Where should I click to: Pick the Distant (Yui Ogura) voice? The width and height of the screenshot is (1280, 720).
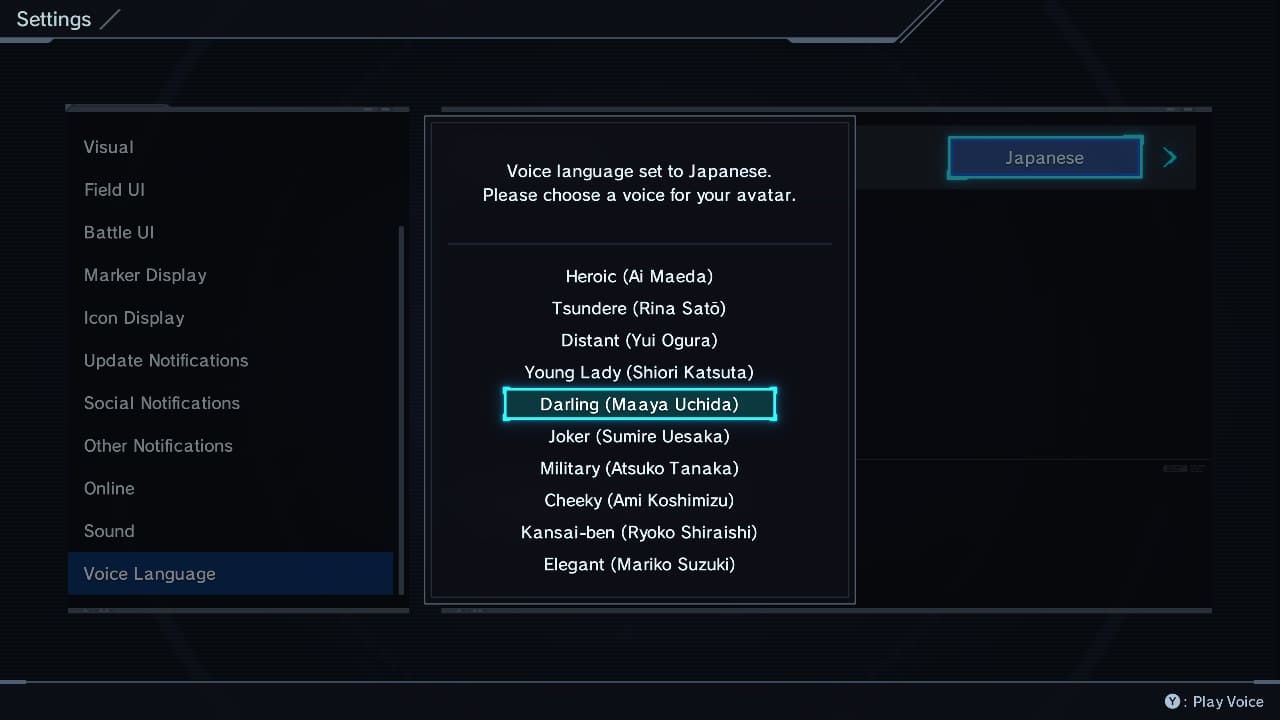tap(639, 340)
